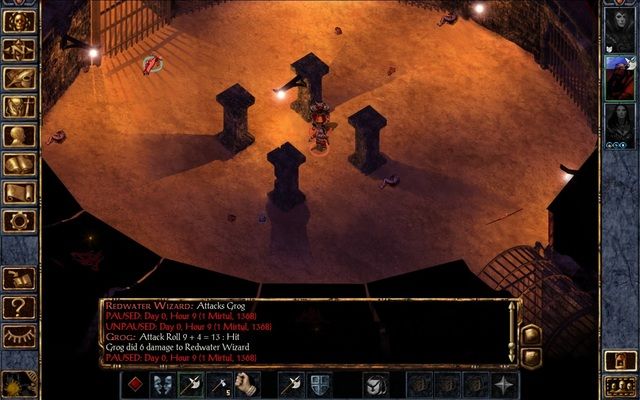
Task: Click the sun clock pause button
Action: click(x=17, y=384)
